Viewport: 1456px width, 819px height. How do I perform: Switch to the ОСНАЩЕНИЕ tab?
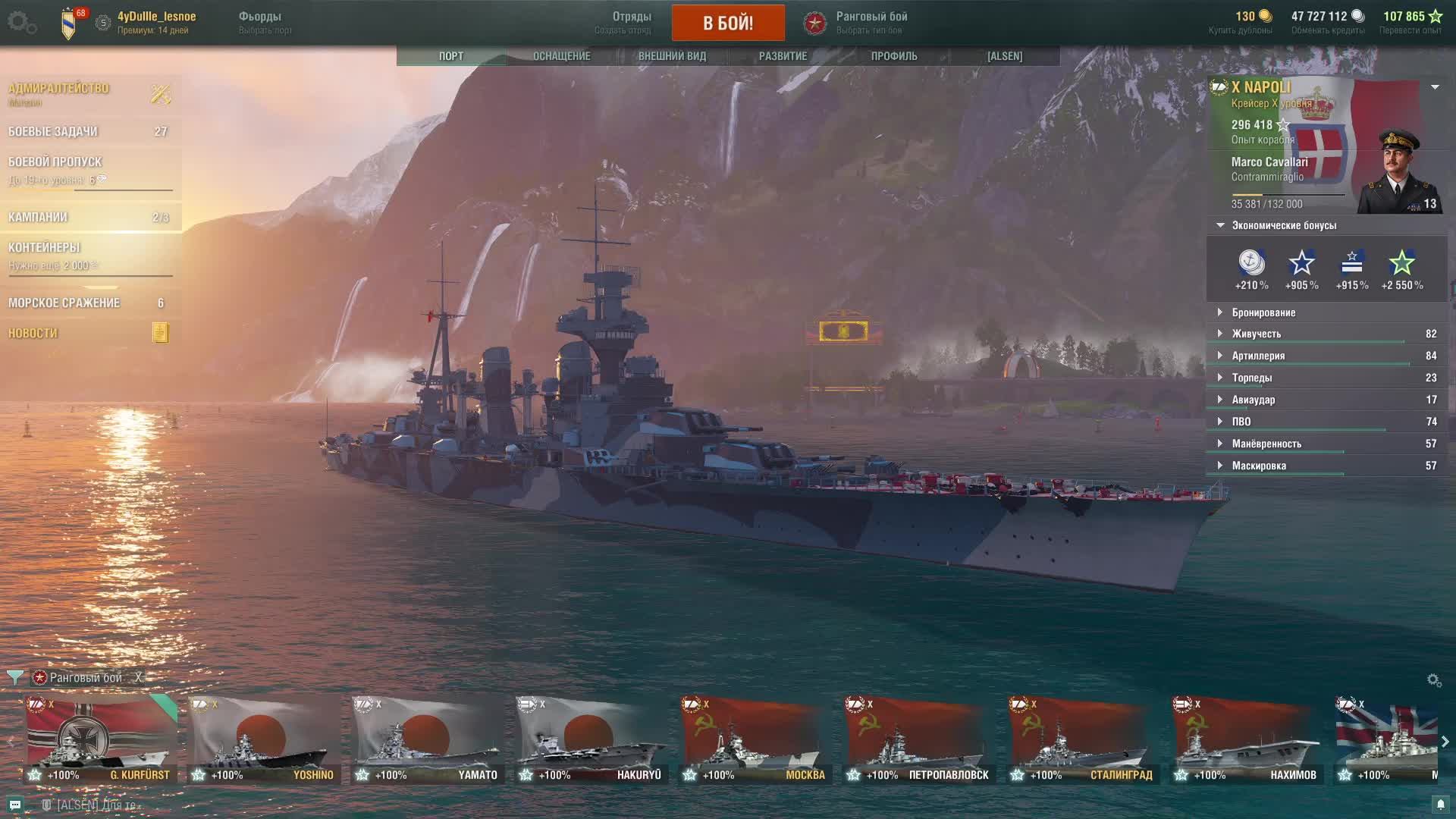[561, 56]
